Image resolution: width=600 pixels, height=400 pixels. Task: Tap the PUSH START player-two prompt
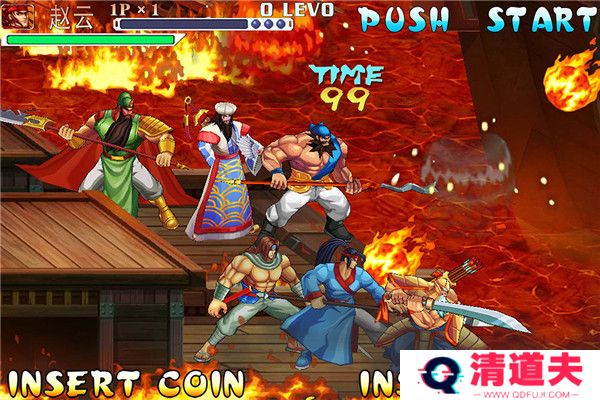tap(477, 20)
